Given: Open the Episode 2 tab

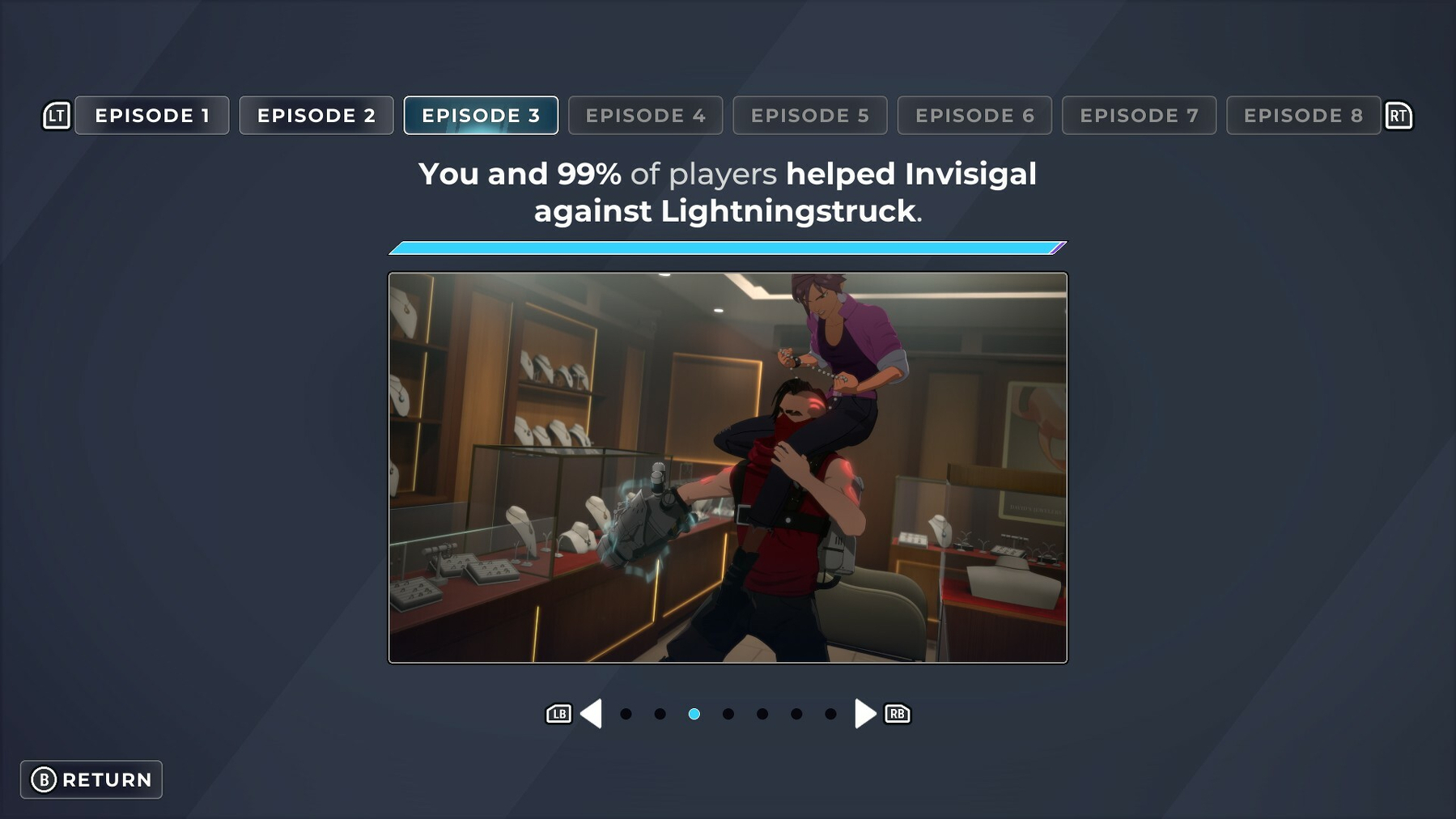Looking at the screenshot, I should pyautogui.click(x=316, y=116).
